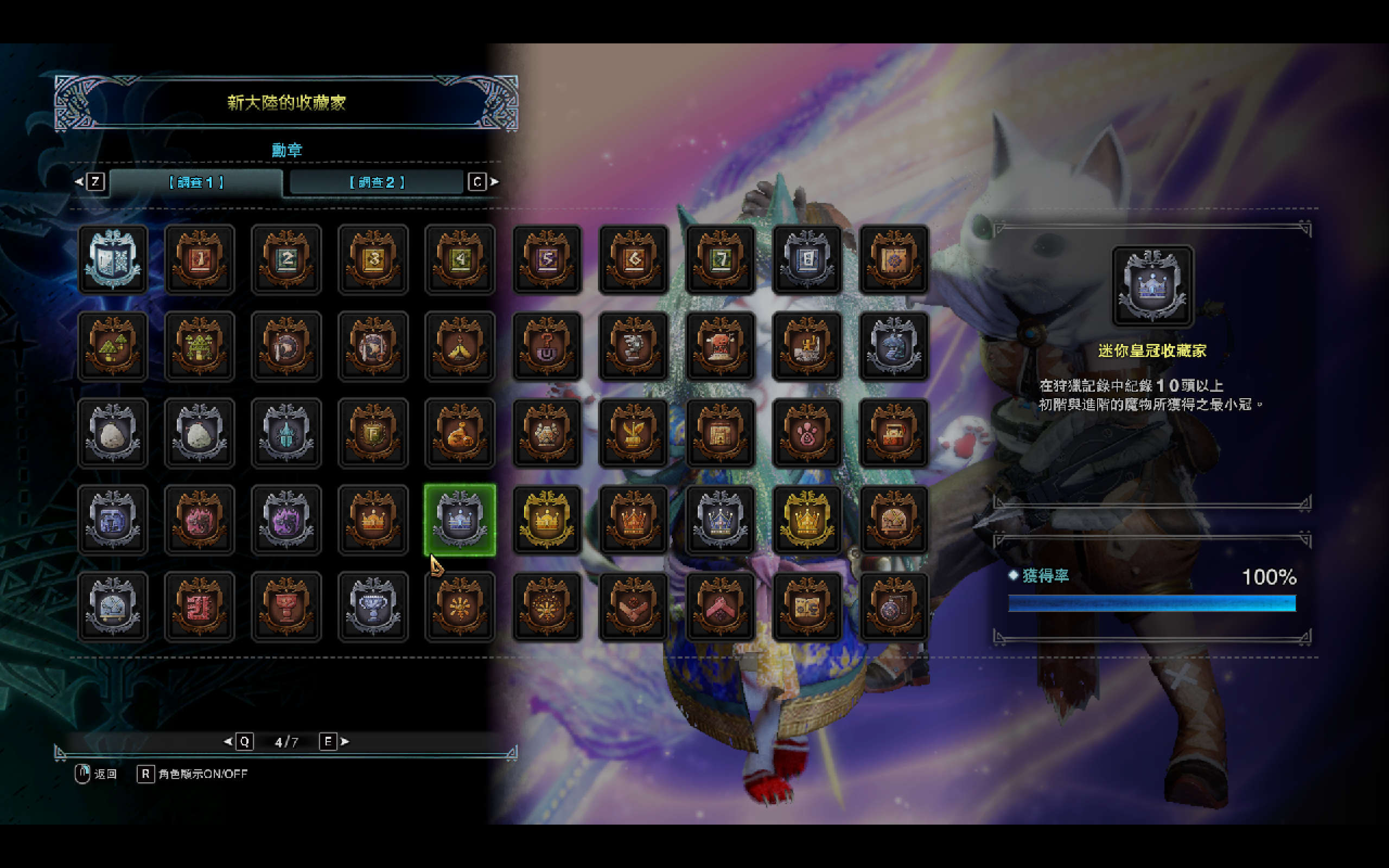Pick the silver book number 8 medal
Screen dimensions: 1389x868
tap(806, 259)
